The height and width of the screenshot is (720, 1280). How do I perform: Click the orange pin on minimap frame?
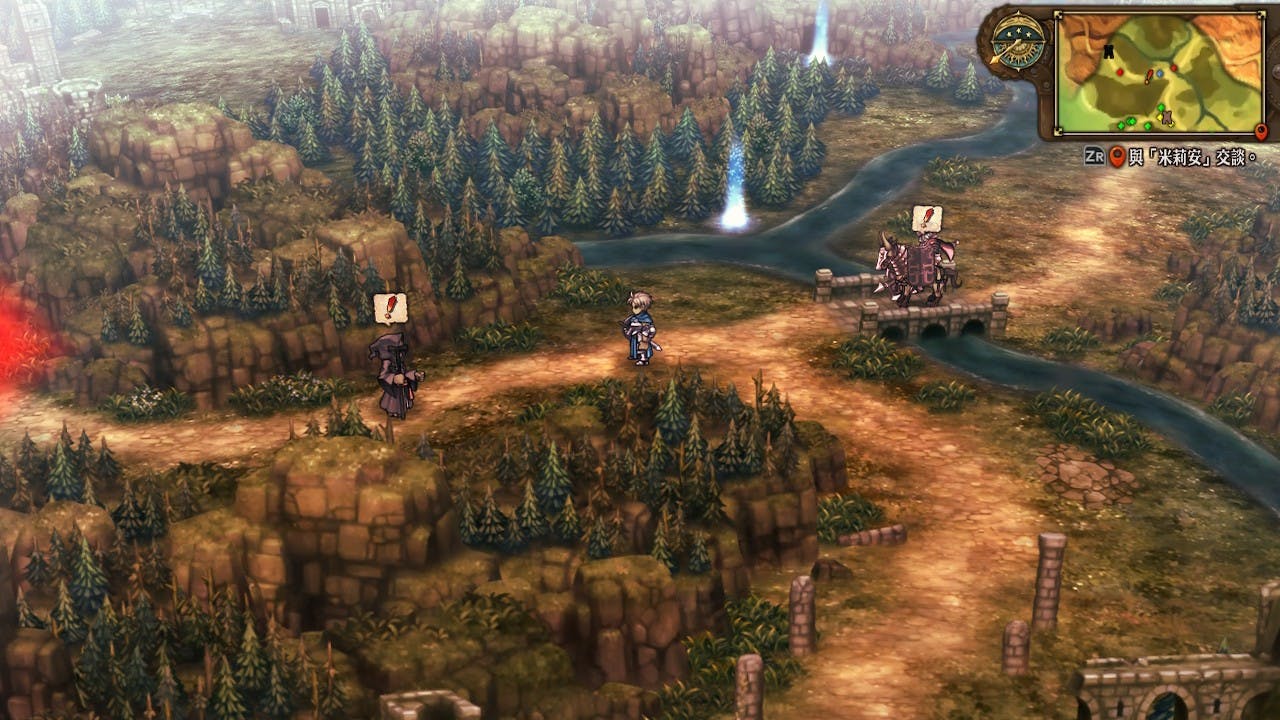[x=1260, y=131]
